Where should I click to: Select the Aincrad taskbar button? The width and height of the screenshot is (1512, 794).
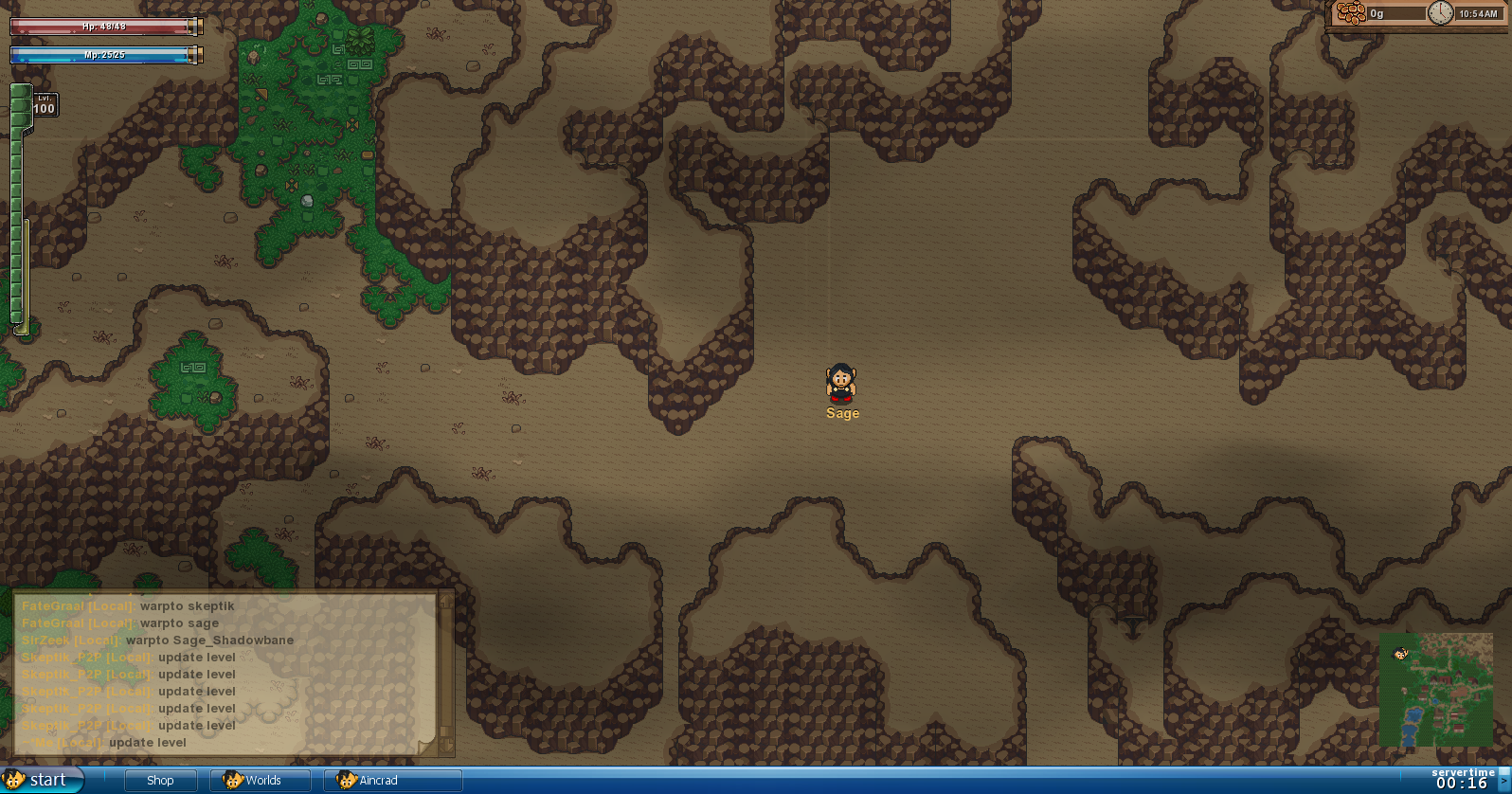(392, 781)
